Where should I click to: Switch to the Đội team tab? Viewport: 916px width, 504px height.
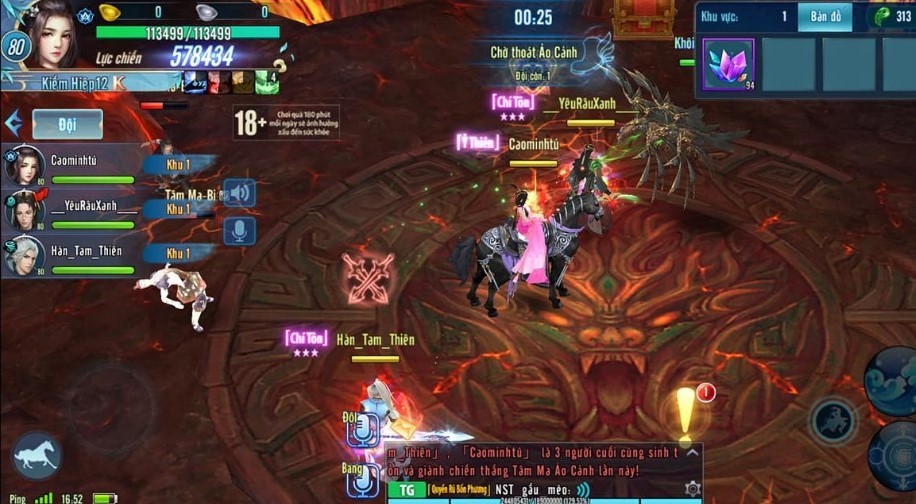tap(67, 123)
